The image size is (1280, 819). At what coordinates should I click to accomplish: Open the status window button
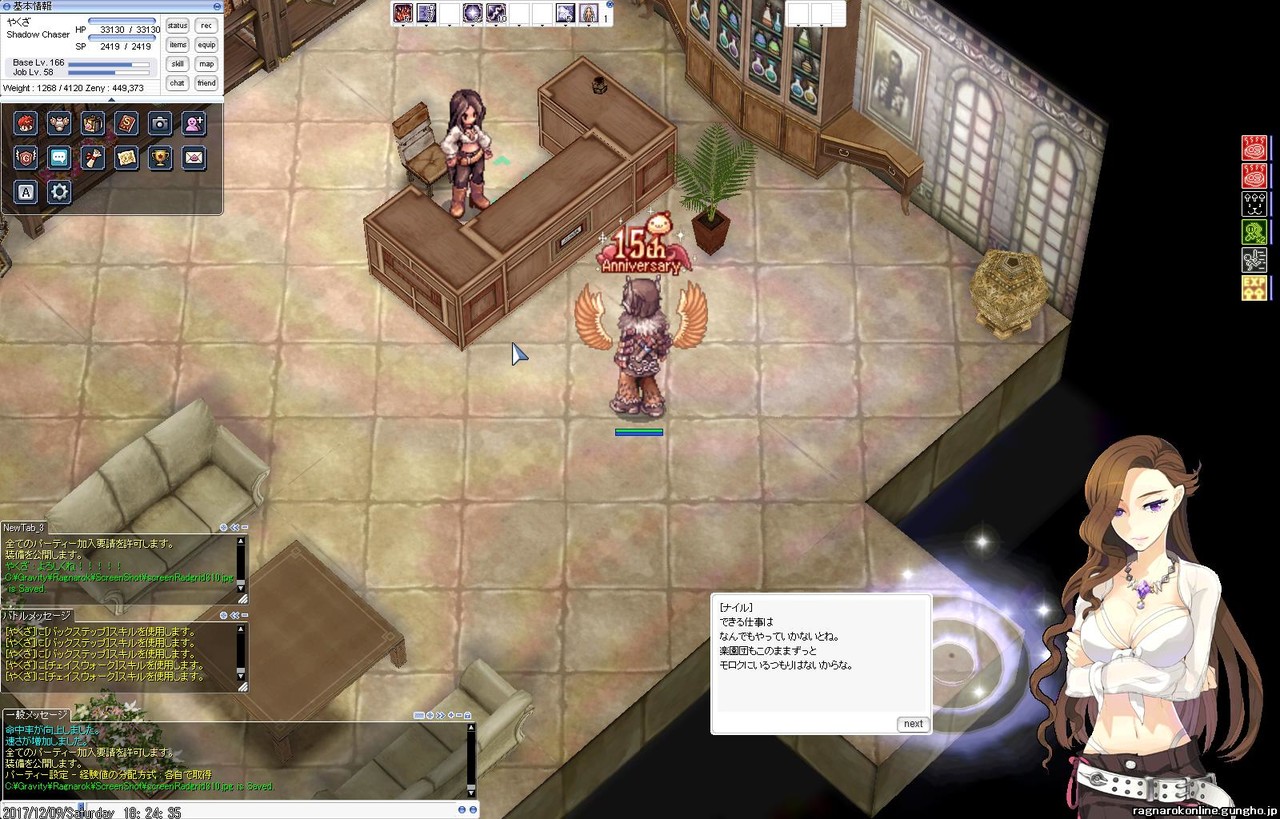click(177, 26)
